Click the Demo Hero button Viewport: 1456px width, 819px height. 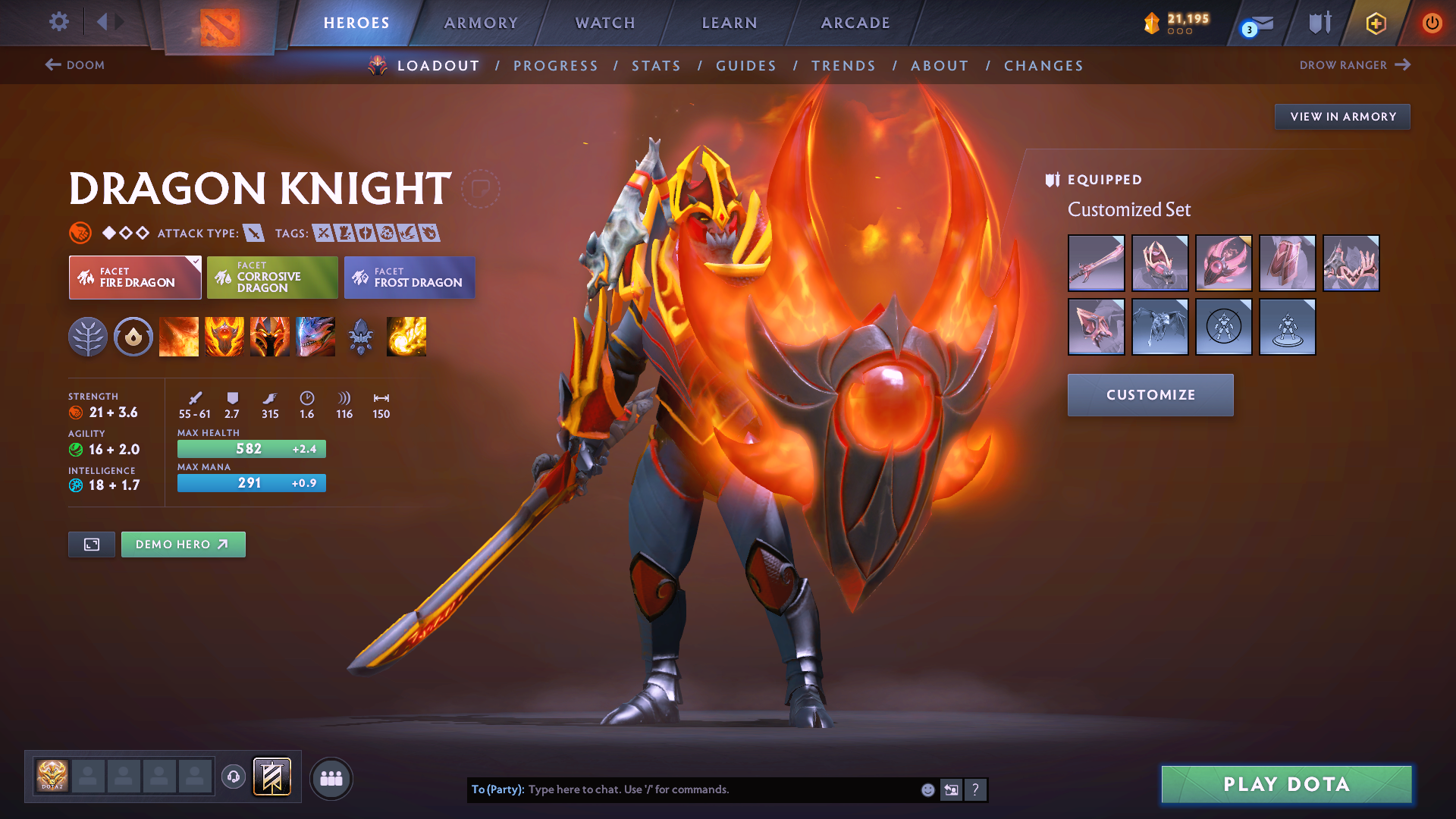(x=183, y=544)
